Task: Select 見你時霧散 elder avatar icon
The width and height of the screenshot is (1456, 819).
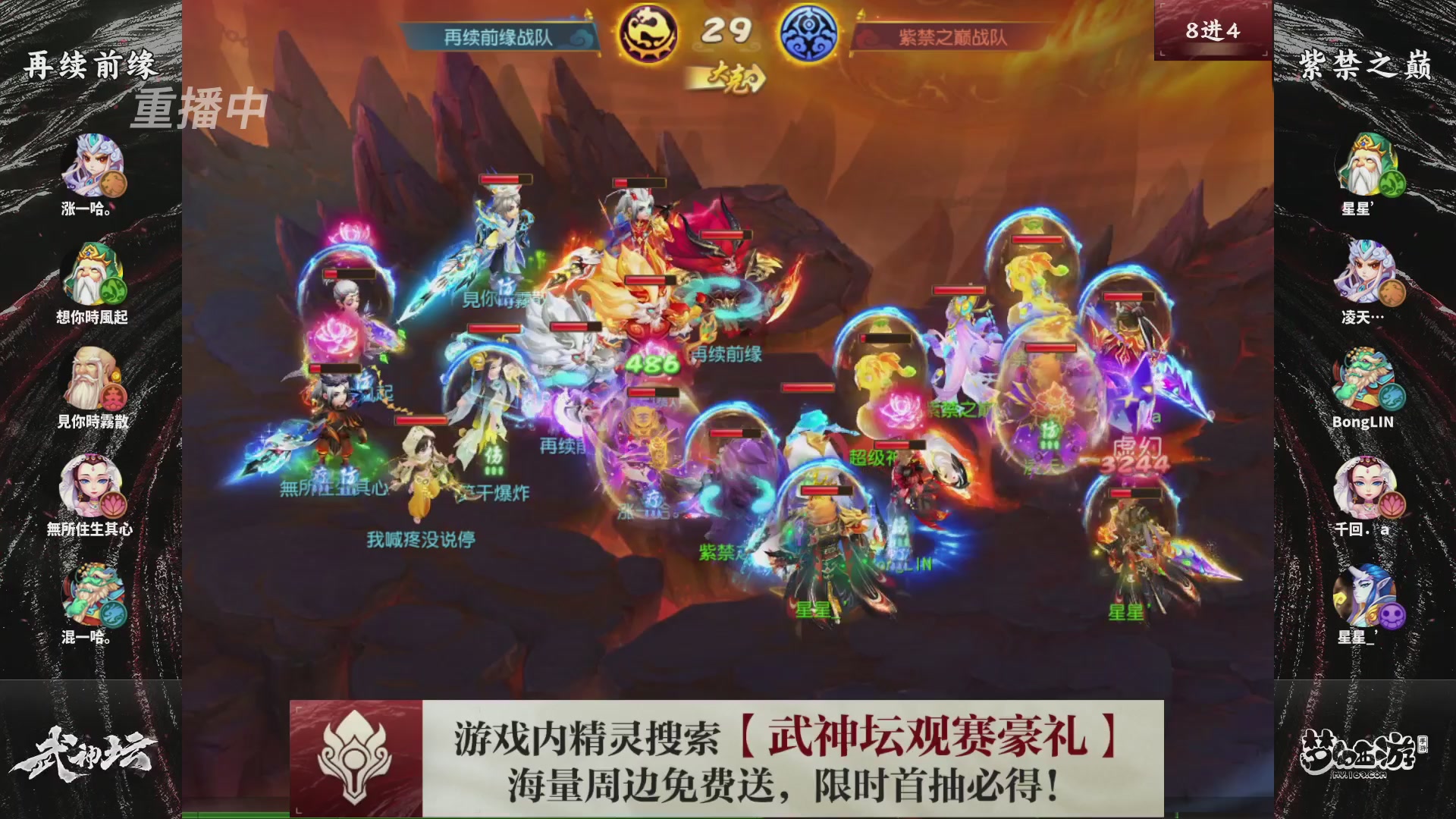Action: pos(91,379)
